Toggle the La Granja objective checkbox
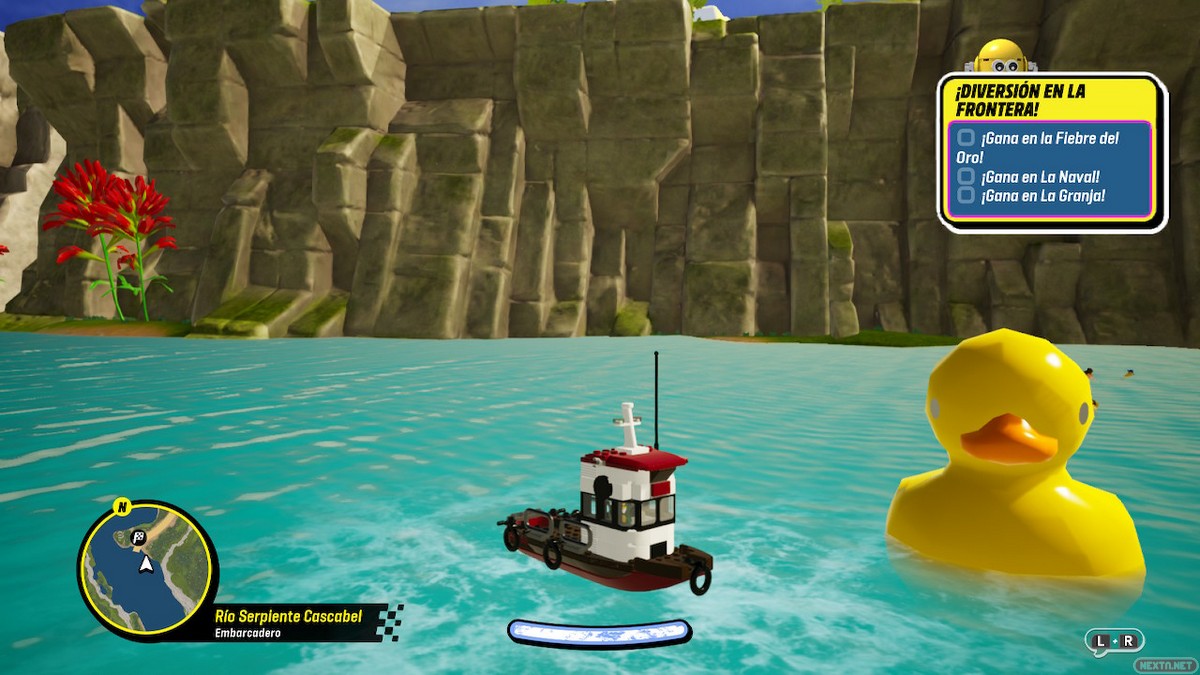 click(966, 196)
